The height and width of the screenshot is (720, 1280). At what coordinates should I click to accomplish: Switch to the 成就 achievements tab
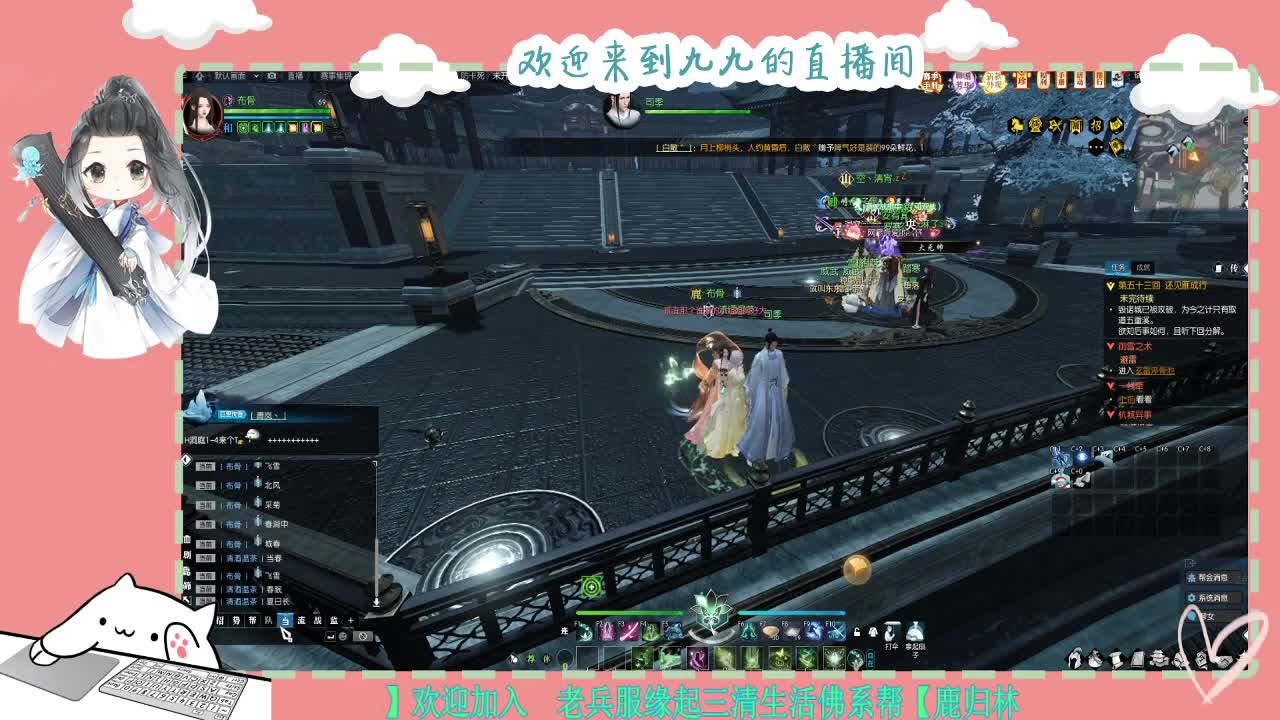(1143, 268)
